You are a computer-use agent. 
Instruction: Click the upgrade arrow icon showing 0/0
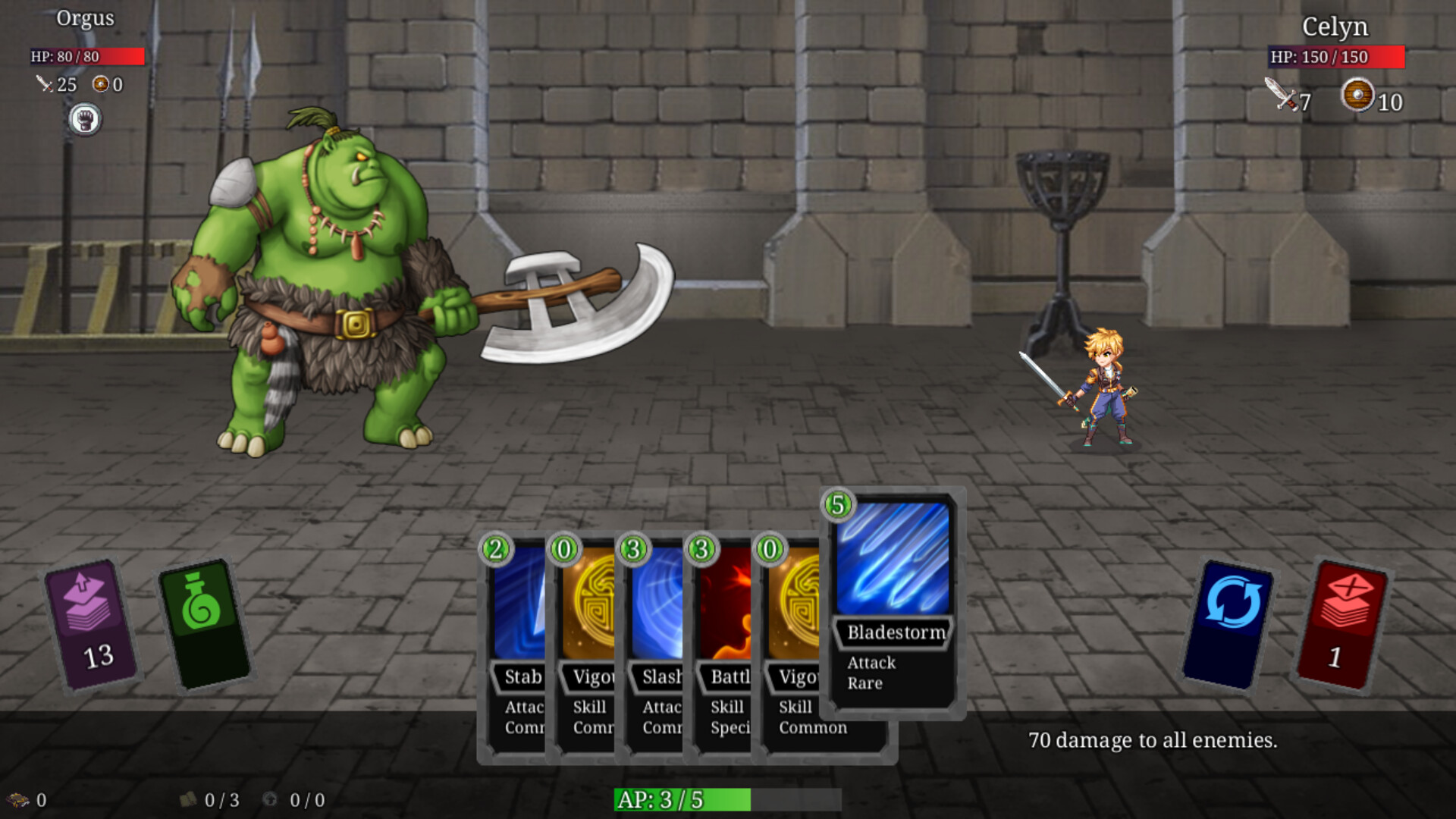click(271, 798)
